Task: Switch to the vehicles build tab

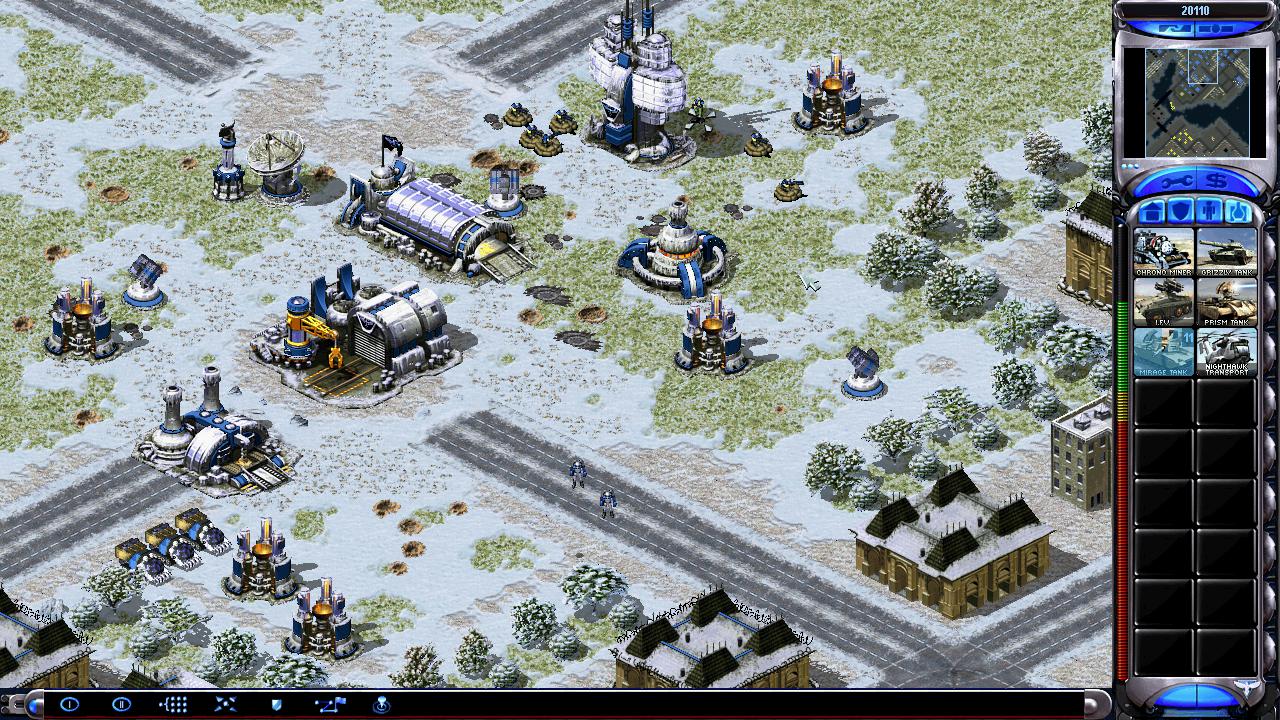Action: [x=1238, y=212]
